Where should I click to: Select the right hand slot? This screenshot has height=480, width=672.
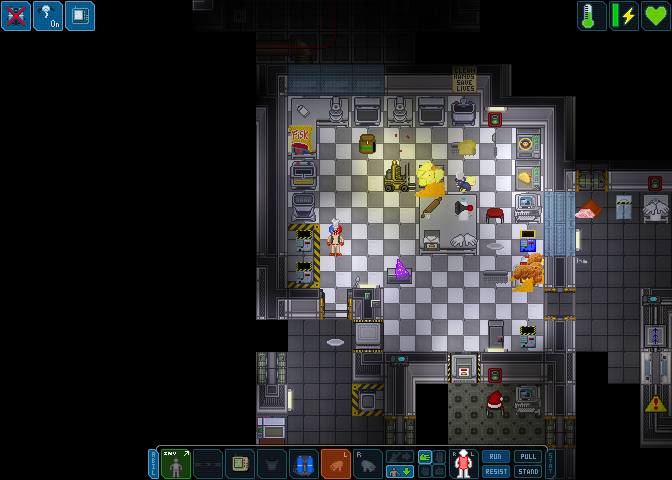368,464
